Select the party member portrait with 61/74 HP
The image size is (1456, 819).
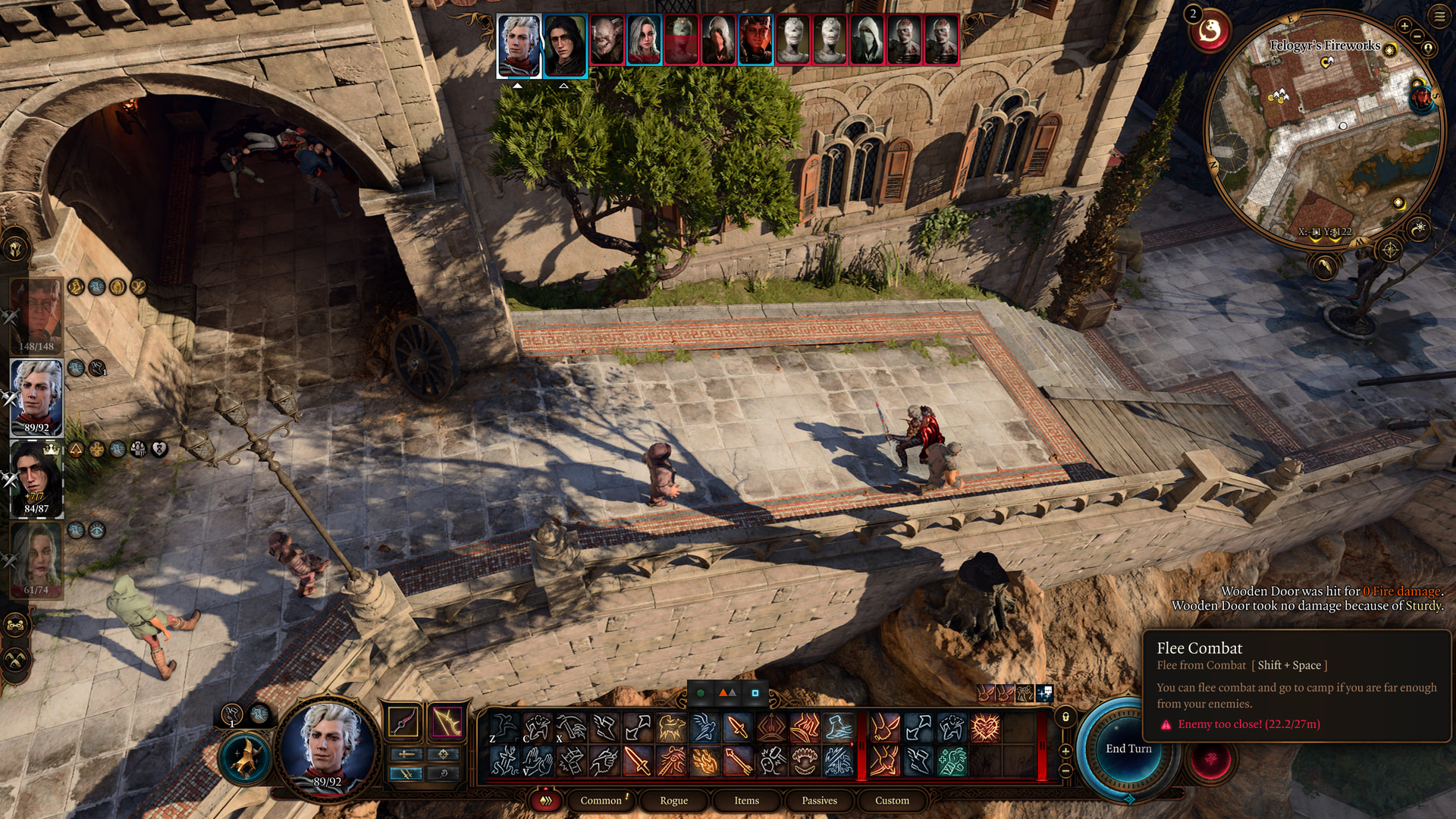[36, 560]
